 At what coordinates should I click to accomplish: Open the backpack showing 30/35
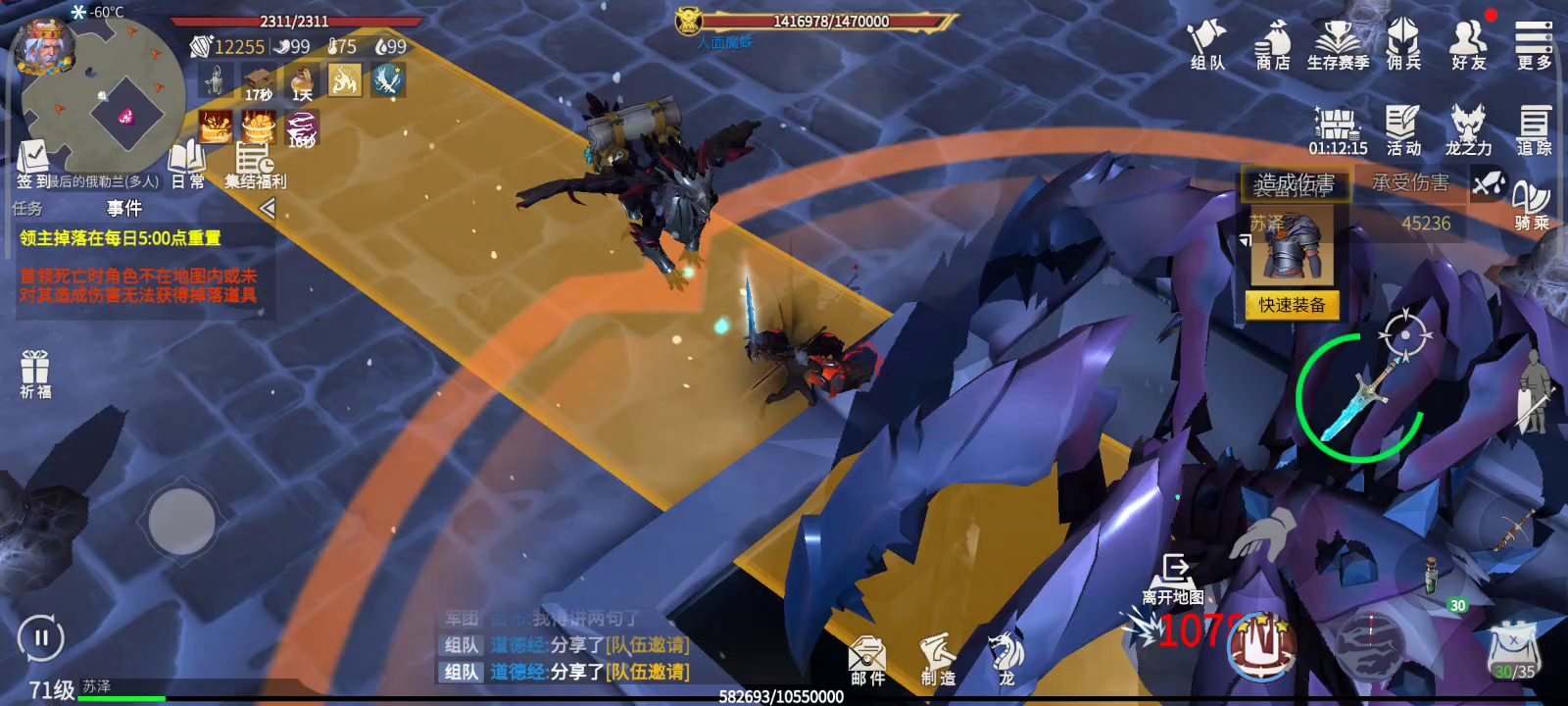pos(1514,651)
